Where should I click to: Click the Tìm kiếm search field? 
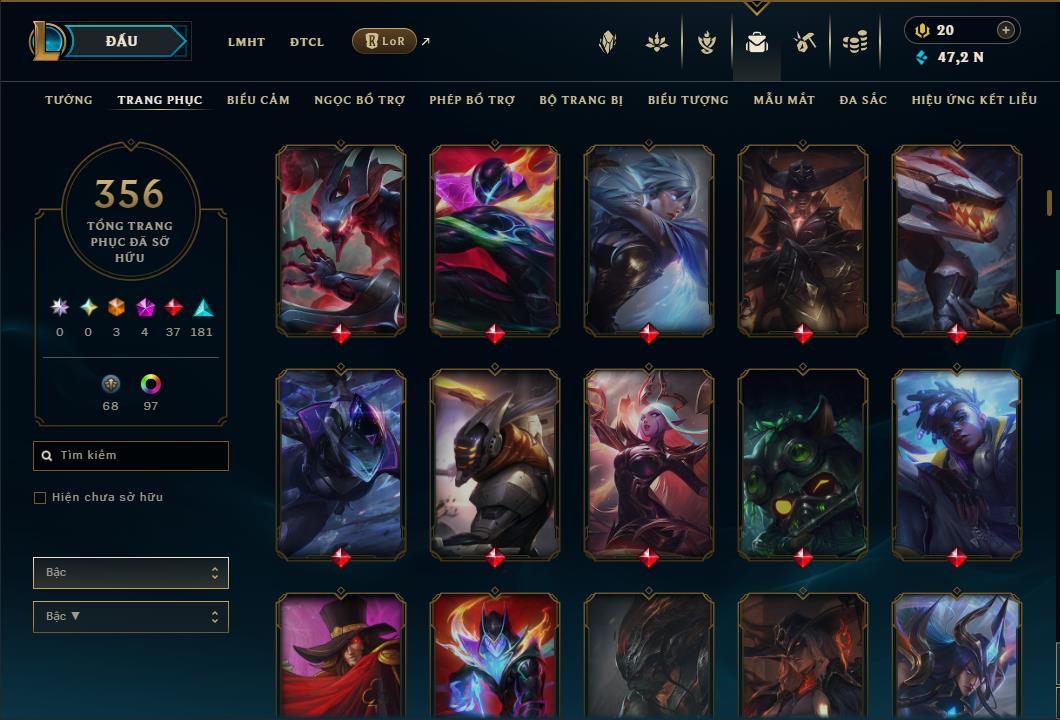tap(131, 456)
